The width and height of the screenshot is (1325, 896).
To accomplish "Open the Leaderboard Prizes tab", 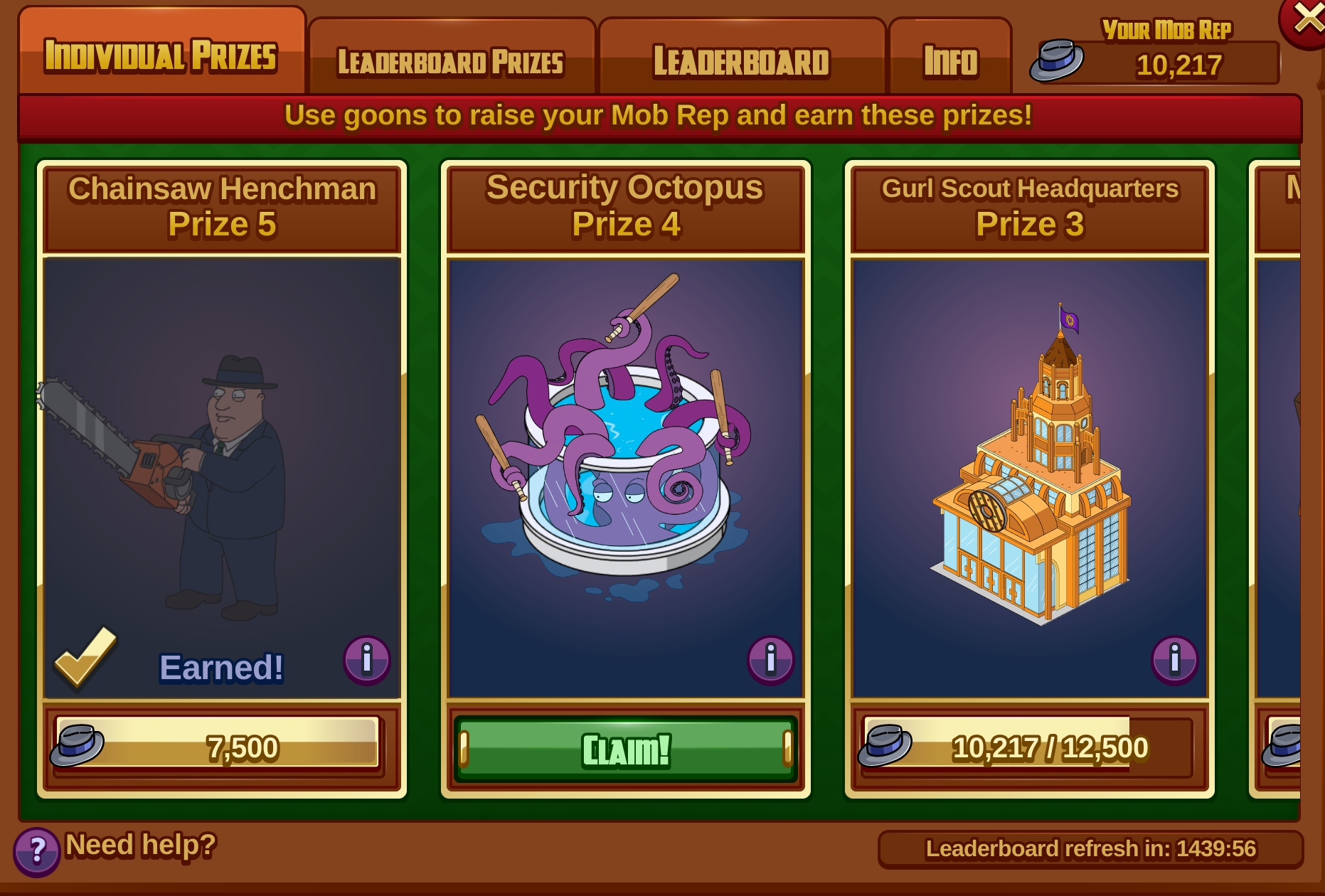I will (x=451, y=61).
